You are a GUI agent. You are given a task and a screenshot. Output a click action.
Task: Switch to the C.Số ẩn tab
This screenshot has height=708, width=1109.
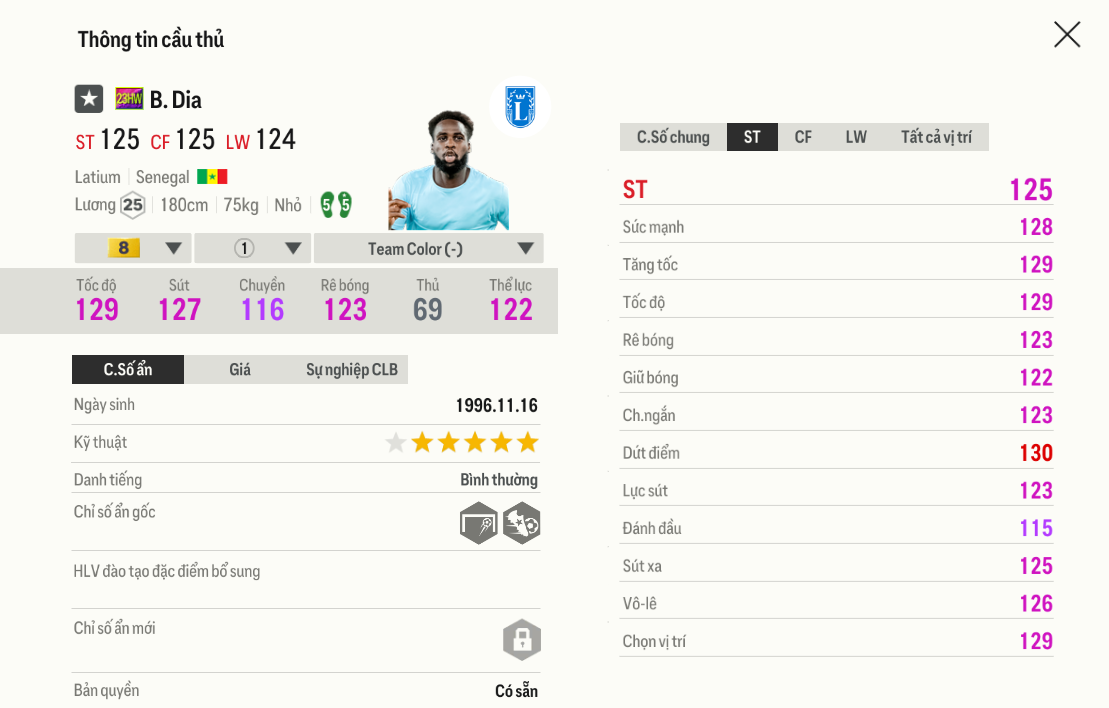(x=128, y=370)
